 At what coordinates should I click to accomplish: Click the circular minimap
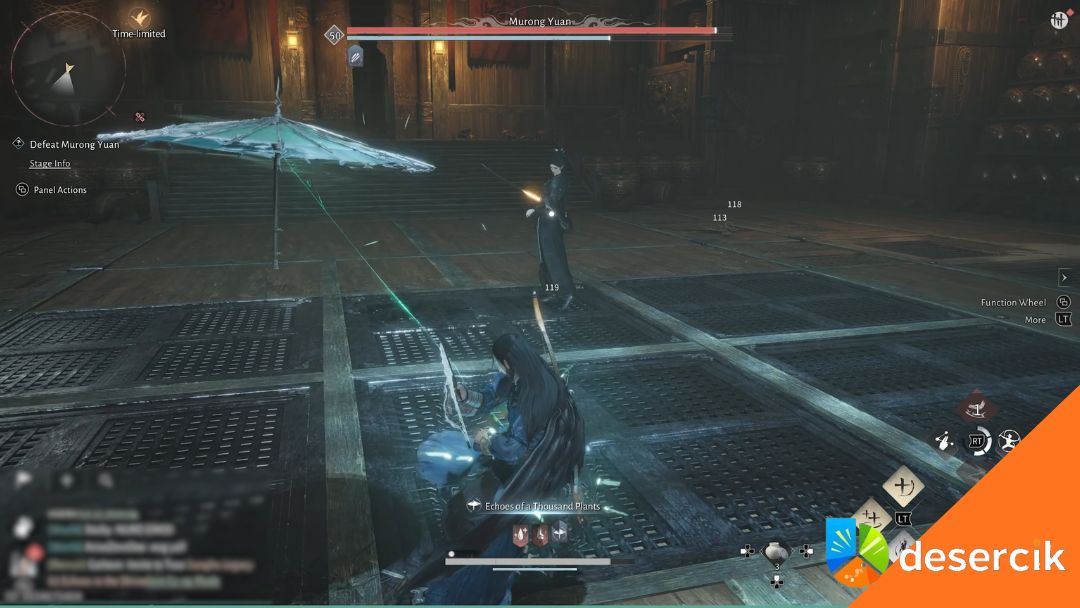67,69
